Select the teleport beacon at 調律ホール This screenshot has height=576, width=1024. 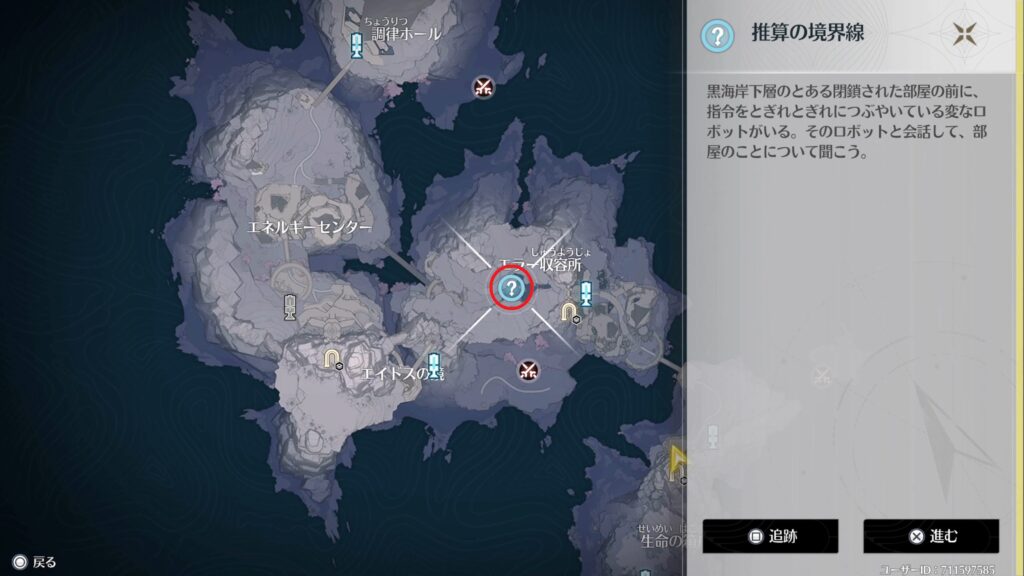click(x=357, y=44)
